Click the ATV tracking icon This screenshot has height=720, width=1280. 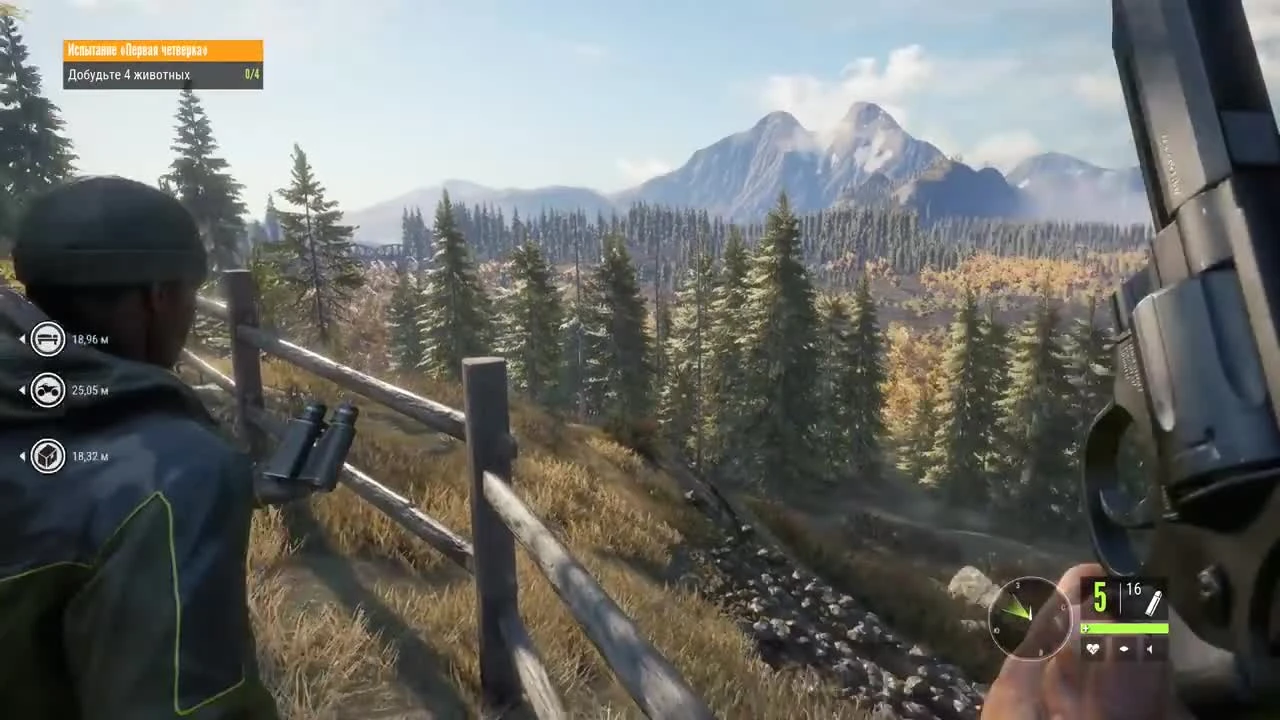coord(47,390)
